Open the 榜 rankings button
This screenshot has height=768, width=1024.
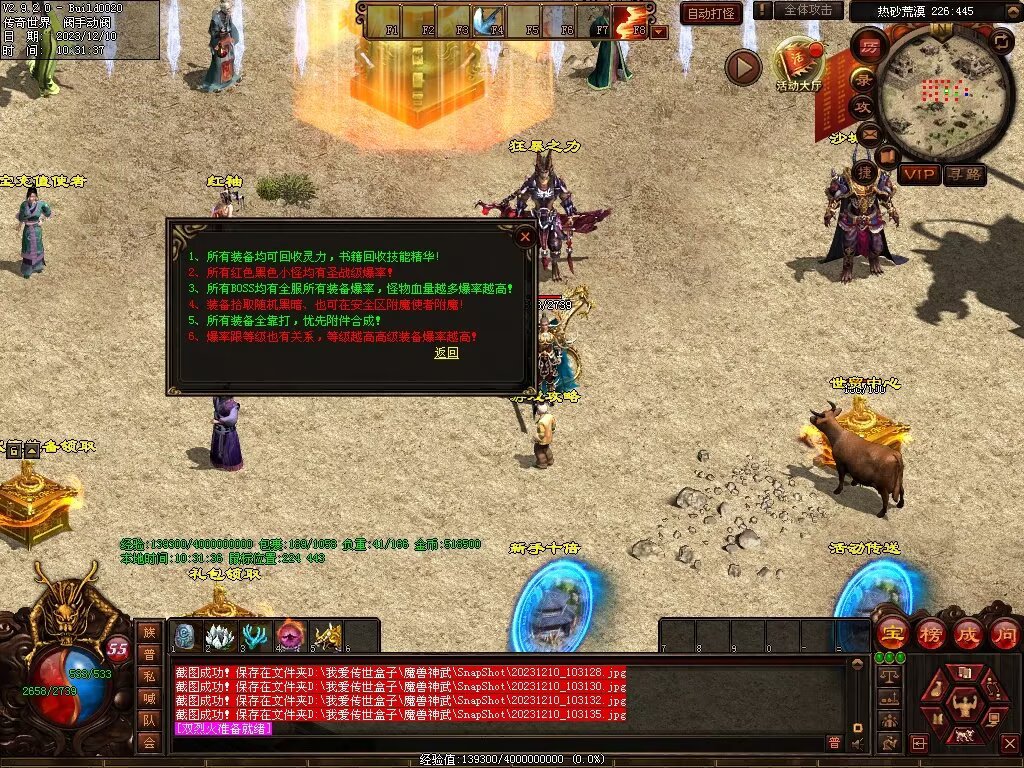pos(930,634)
